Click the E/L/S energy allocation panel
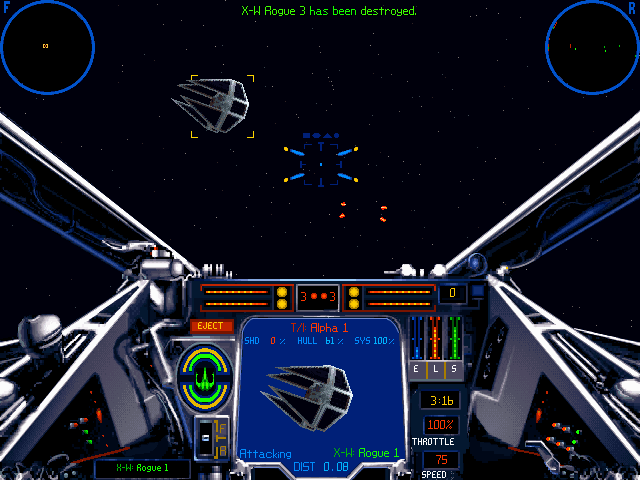 435,347
